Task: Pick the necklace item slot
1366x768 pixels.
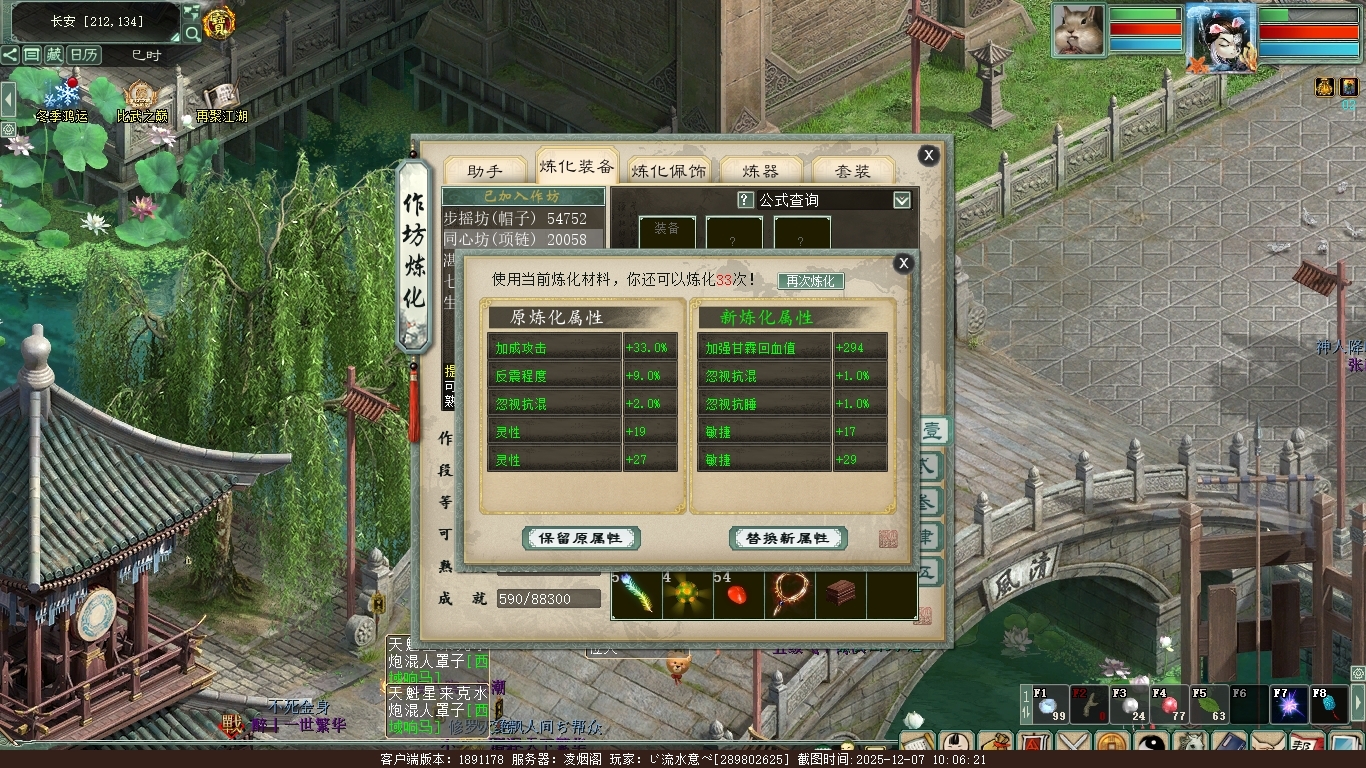Action: tap(790, 596)
